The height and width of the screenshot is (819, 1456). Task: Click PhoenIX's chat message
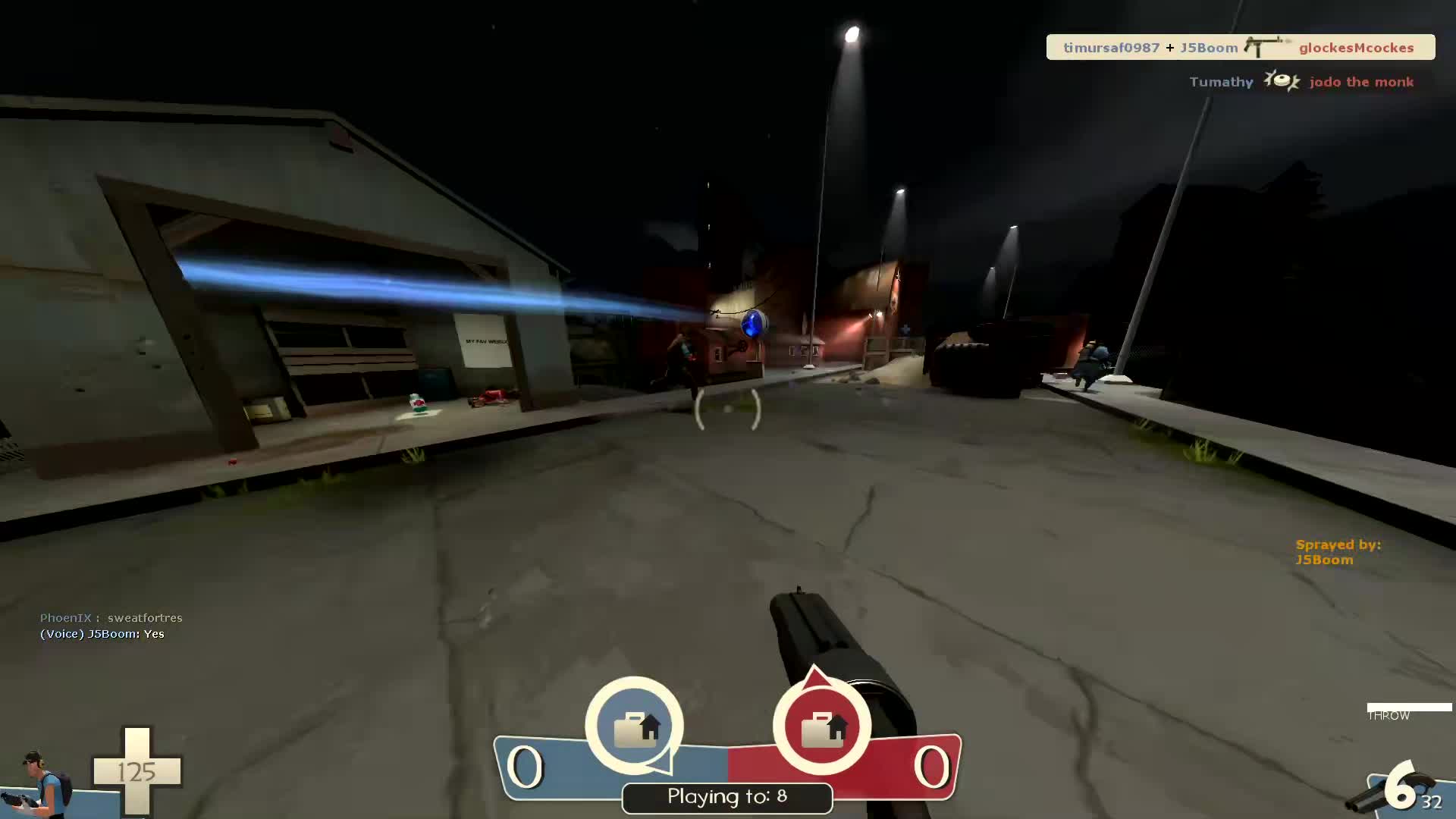(x=111, y=618)
